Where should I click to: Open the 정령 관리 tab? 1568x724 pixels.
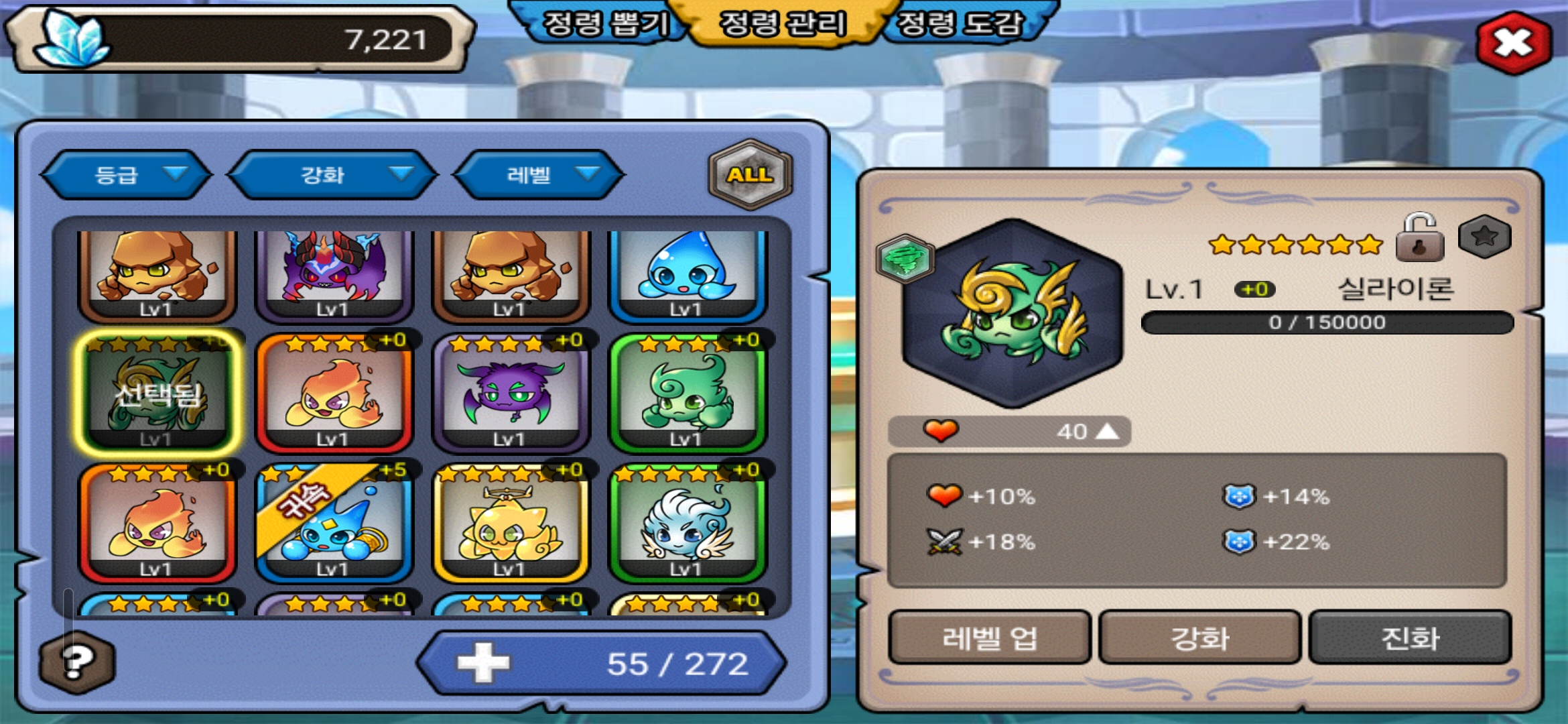pos(782,24)
